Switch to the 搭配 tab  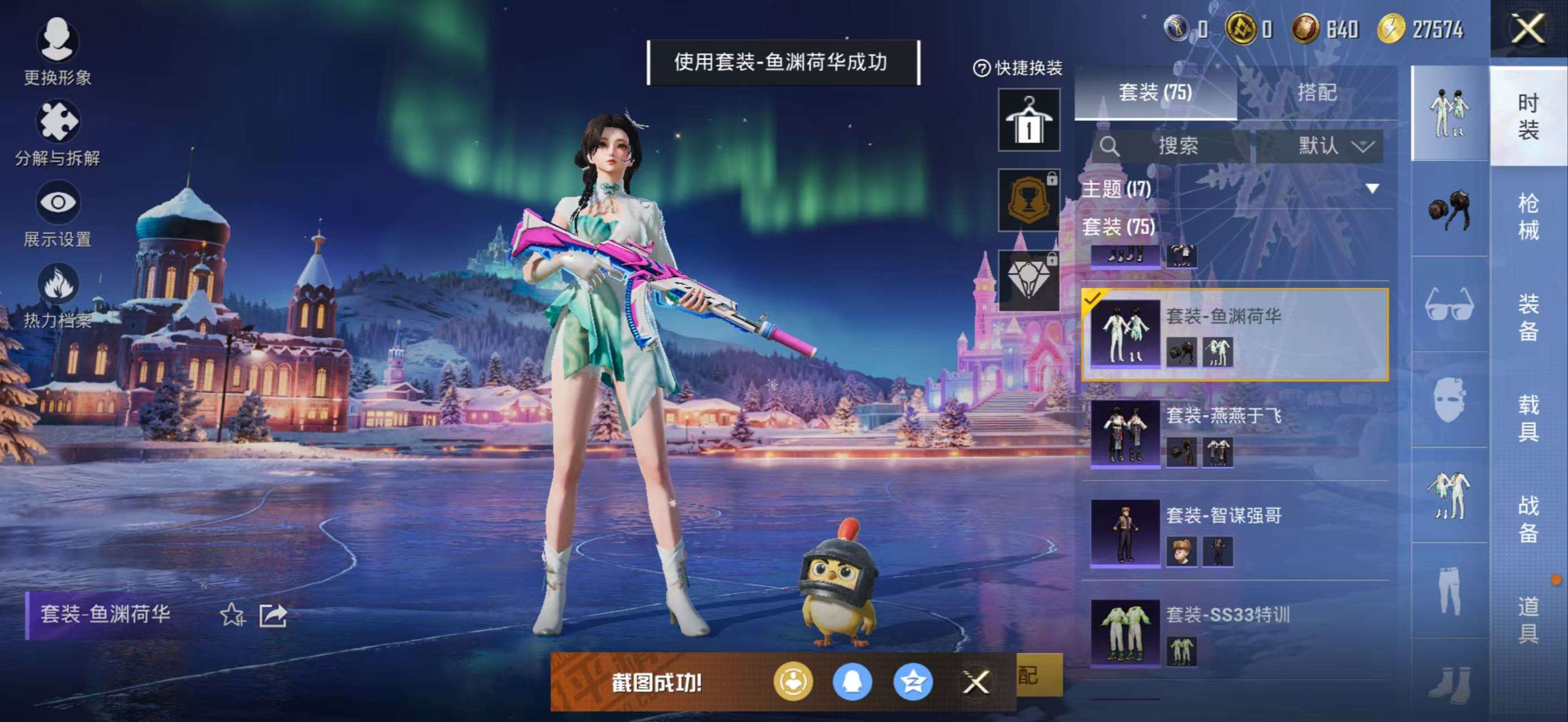point(1316,93)
